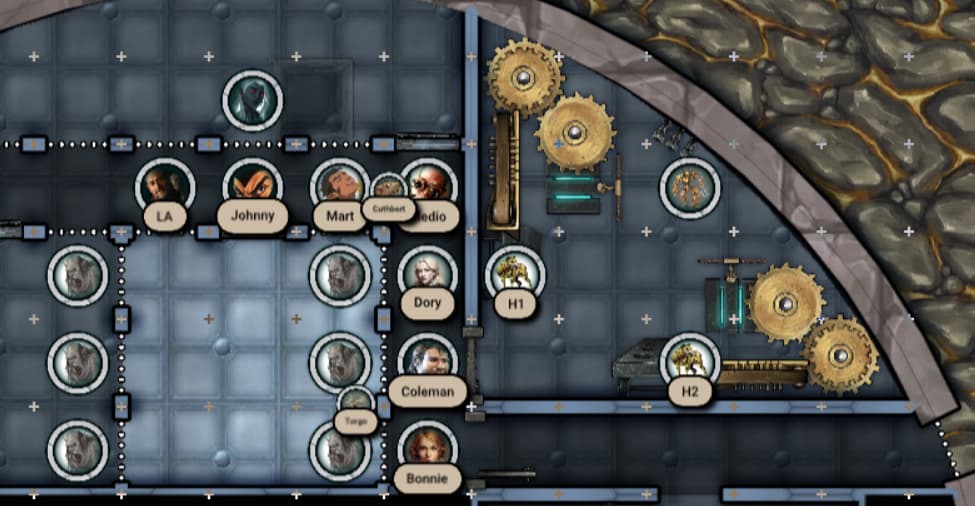
Task: Select the Coleman token
Action: click(427, 358)
